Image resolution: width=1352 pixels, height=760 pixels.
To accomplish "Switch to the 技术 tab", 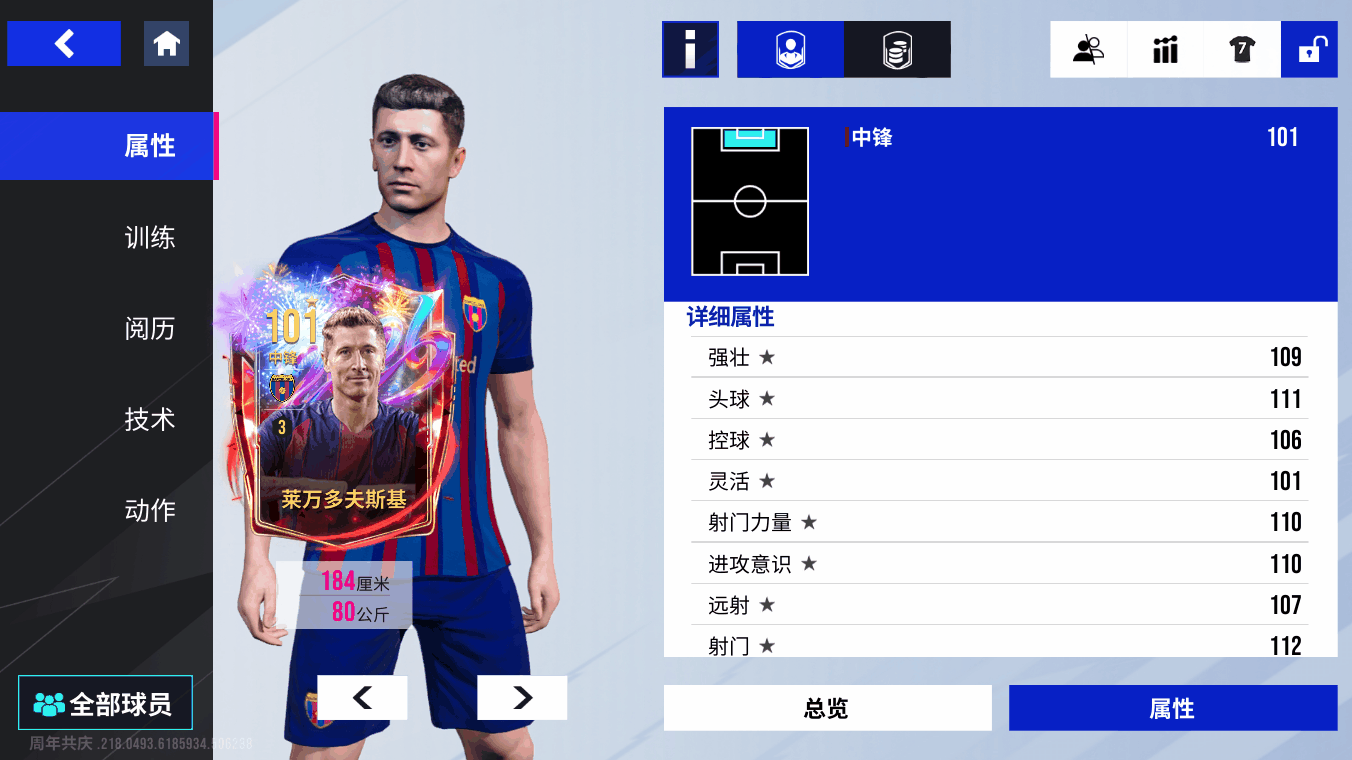I will pos(149,419).
